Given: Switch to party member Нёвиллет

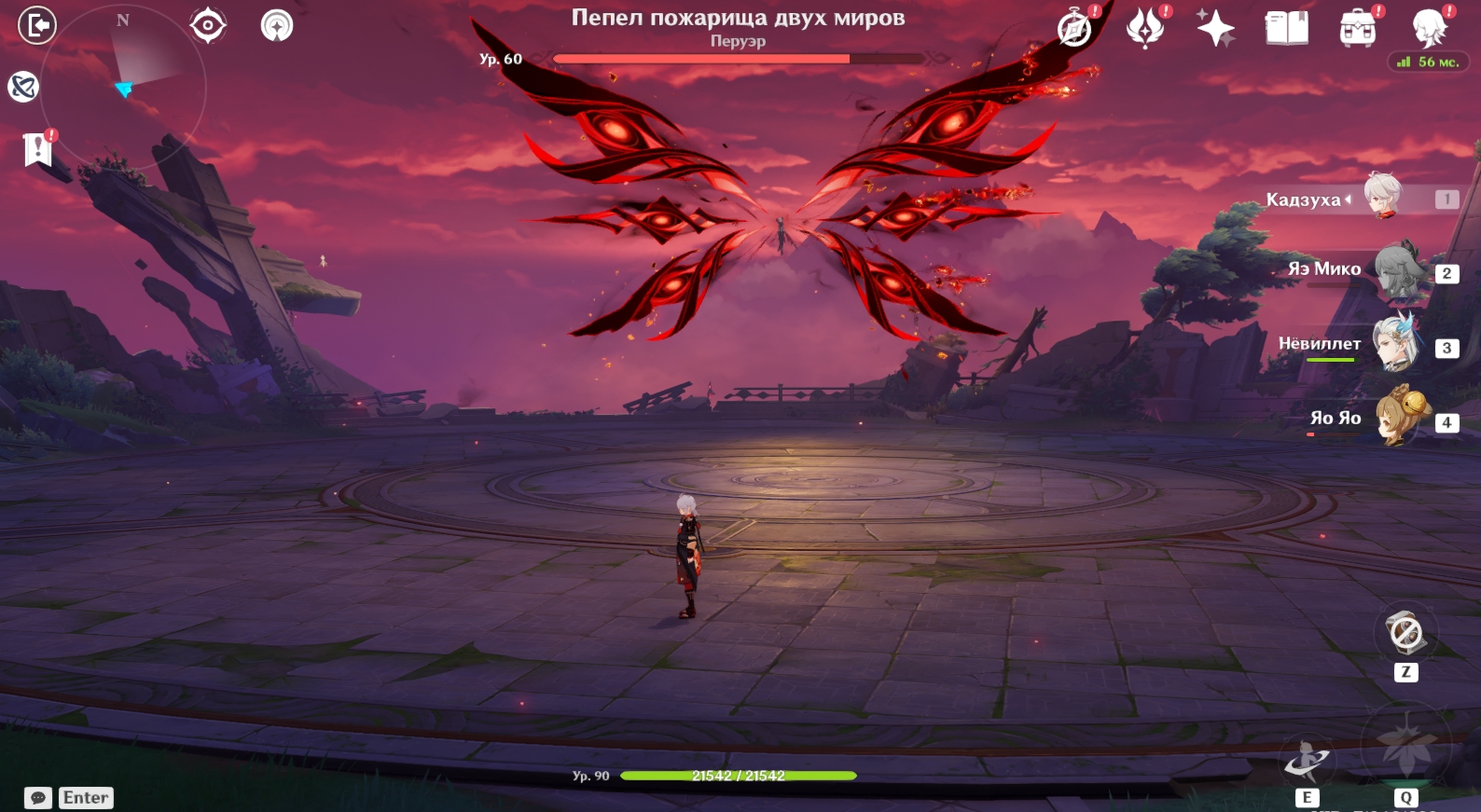Looking at the screenshot, I should point(1396,344).
